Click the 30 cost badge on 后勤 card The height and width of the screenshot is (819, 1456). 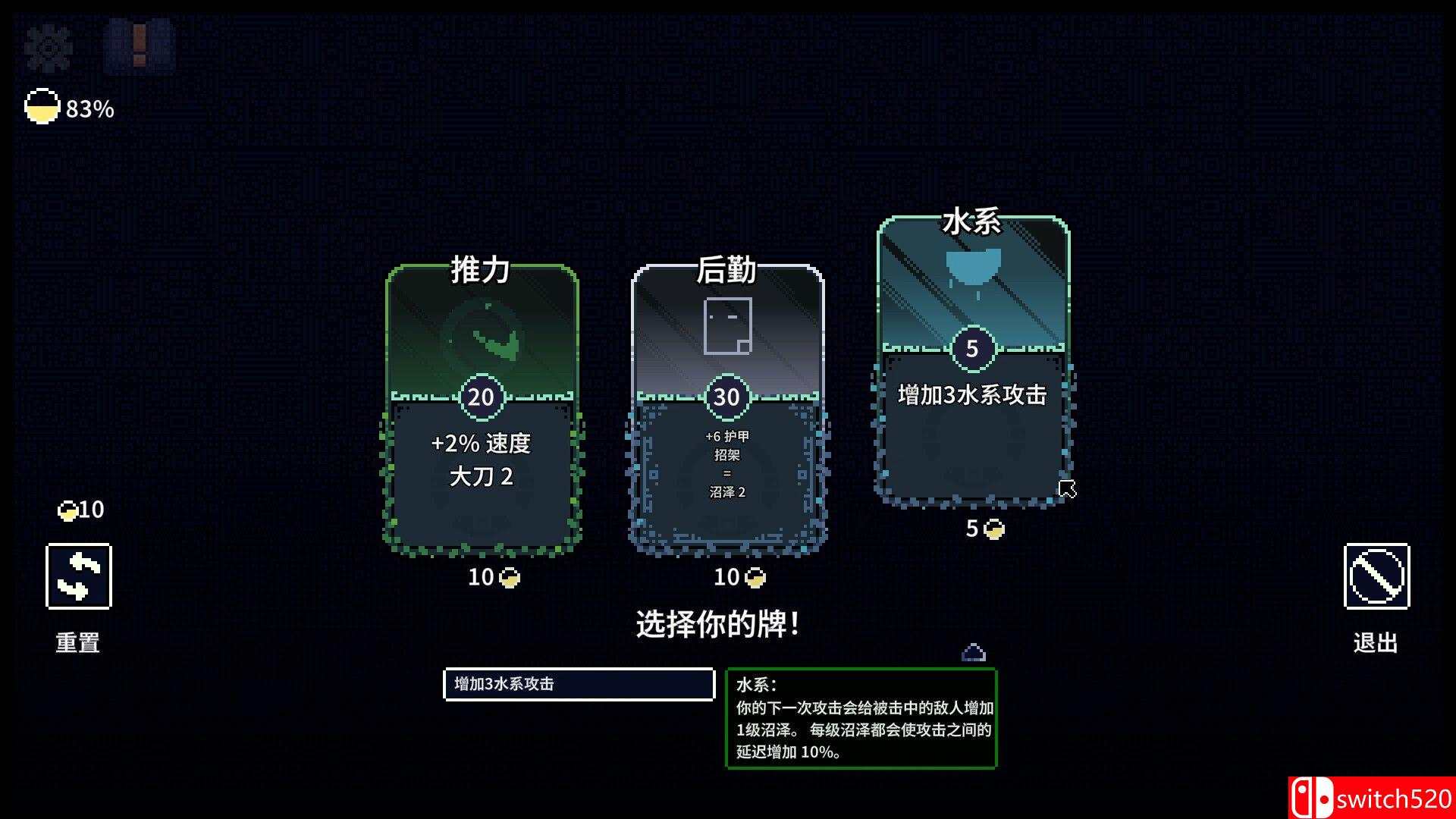click(726, 396)
